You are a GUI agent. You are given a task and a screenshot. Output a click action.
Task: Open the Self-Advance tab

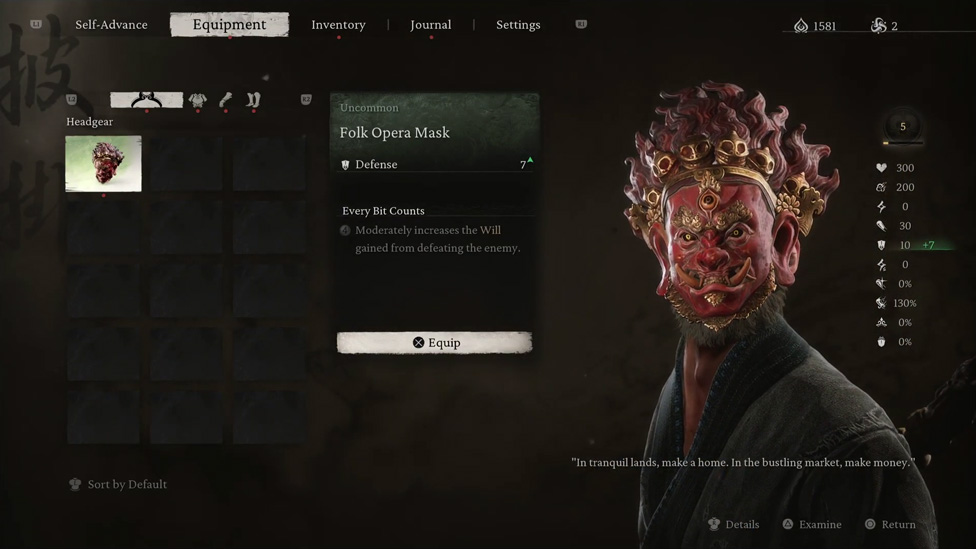coord(111,25)
